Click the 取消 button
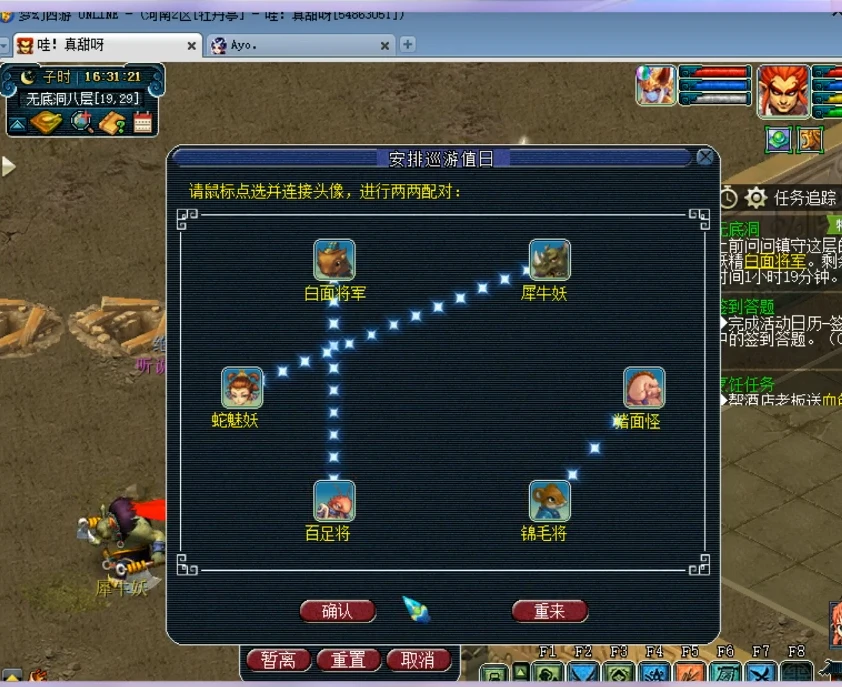This screenshot has height=687, width=842. pos(418,660)
